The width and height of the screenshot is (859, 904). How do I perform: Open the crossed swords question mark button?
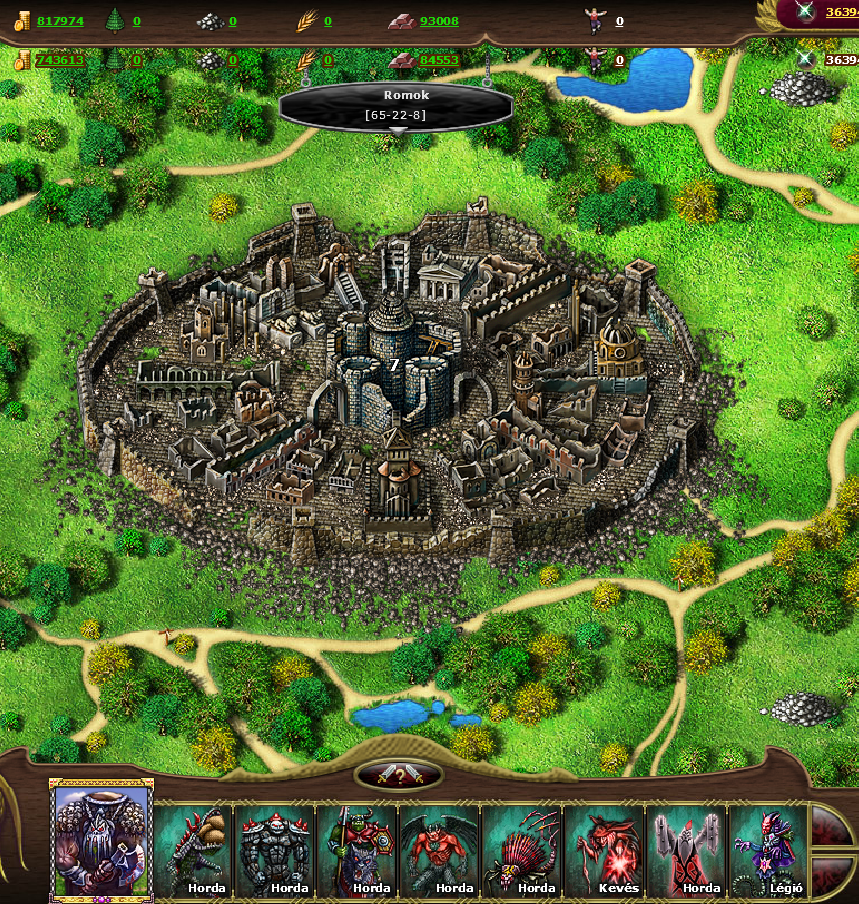[398, 775]
